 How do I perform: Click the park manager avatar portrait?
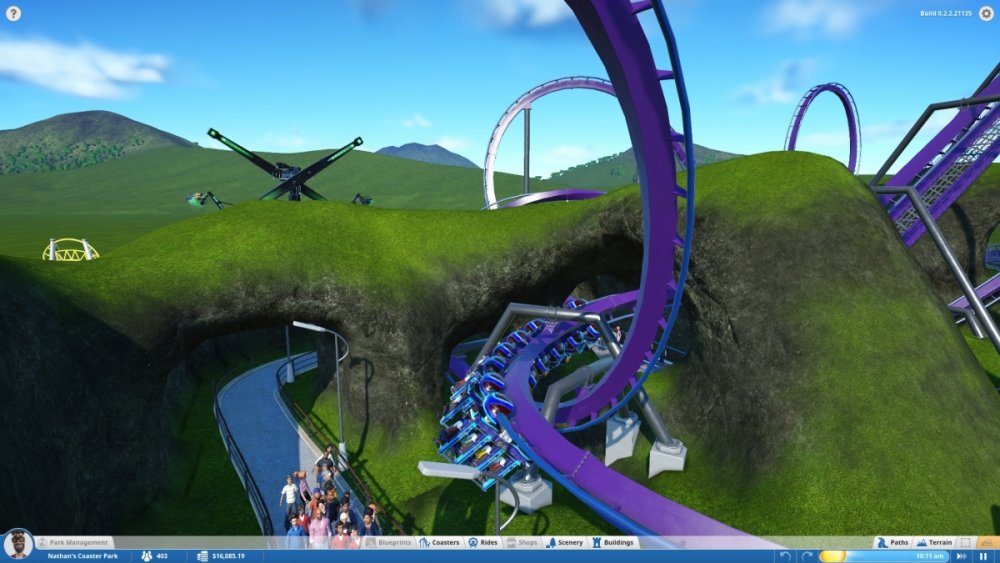pos(17,545)
